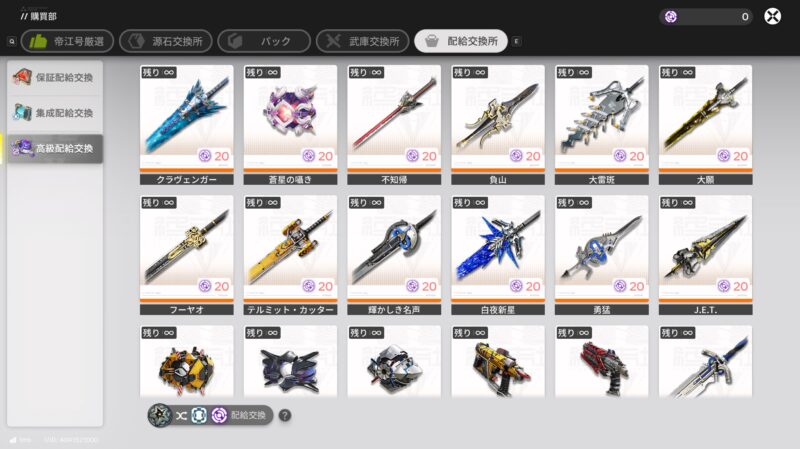800x449 pixels.
Task: Show help for 配給交換 via question mark
Action: click(285, 415)
